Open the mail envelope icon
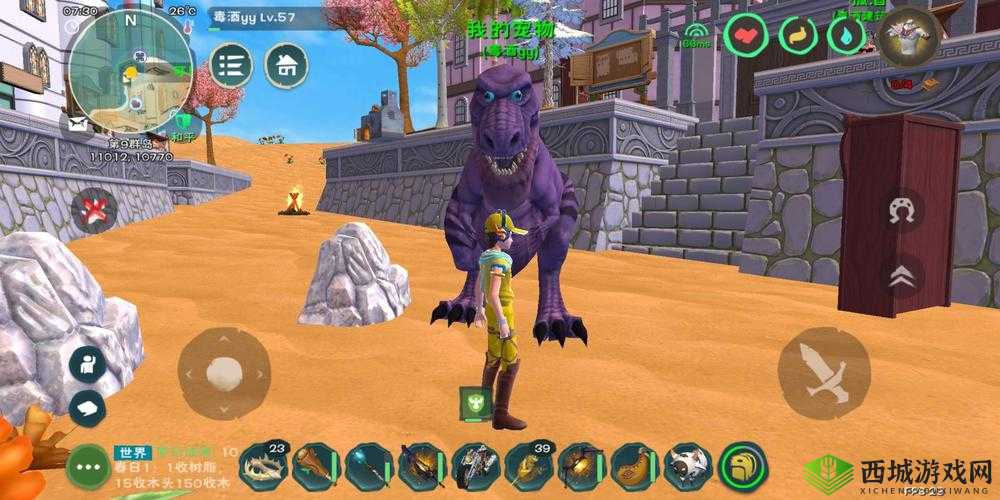The height and width of the screenshot is (500, 1000). [77, 123]
